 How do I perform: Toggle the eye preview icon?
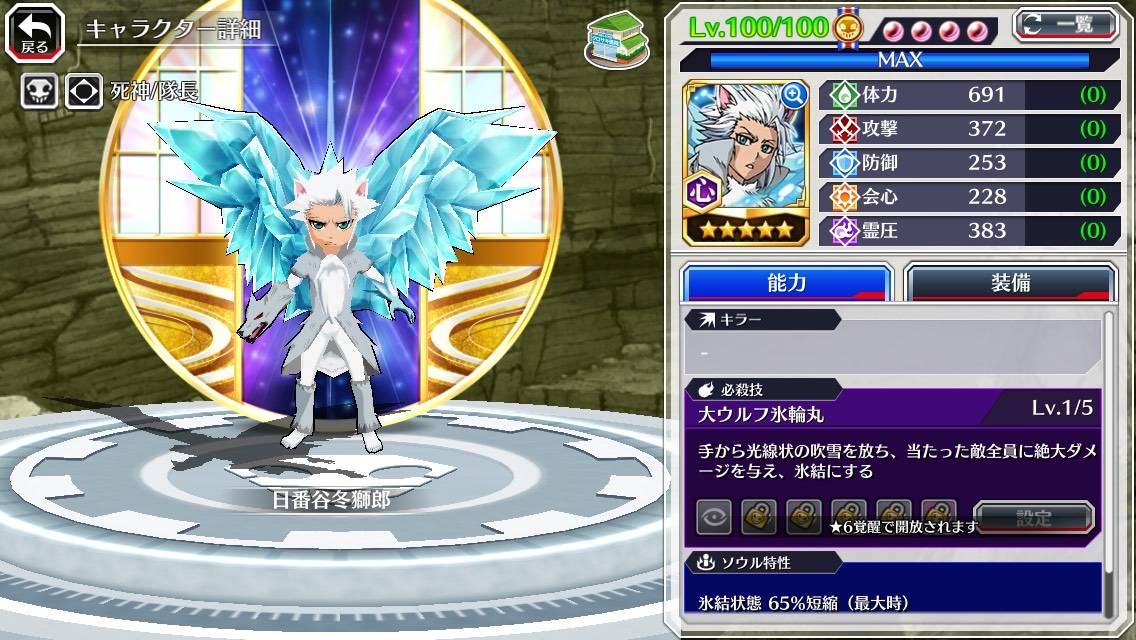pos(714,517)
